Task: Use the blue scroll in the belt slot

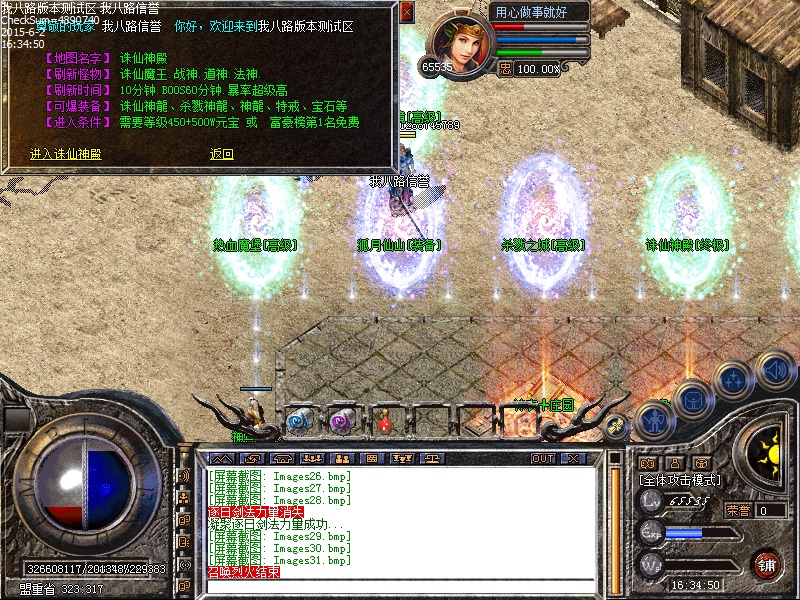Action: [x=299, y=421]
